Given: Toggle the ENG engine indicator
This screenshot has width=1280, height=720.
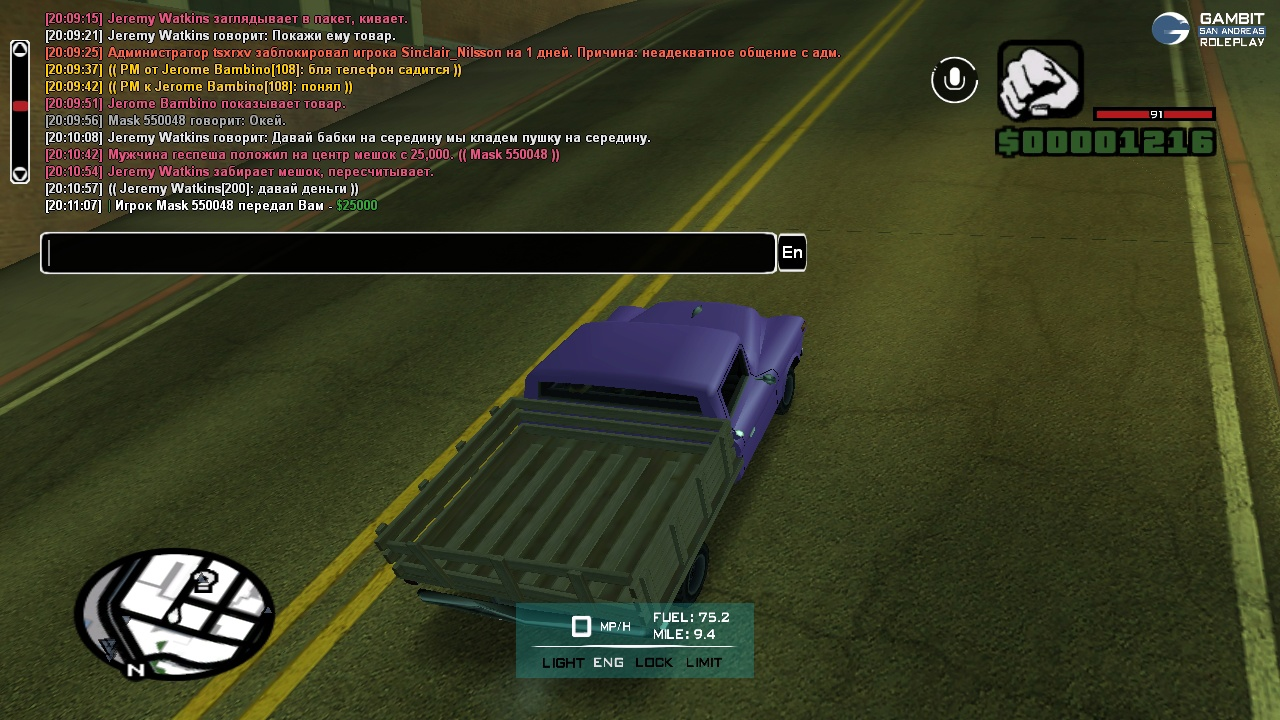Looking at the screenshot, I should (x=608, y=663).
